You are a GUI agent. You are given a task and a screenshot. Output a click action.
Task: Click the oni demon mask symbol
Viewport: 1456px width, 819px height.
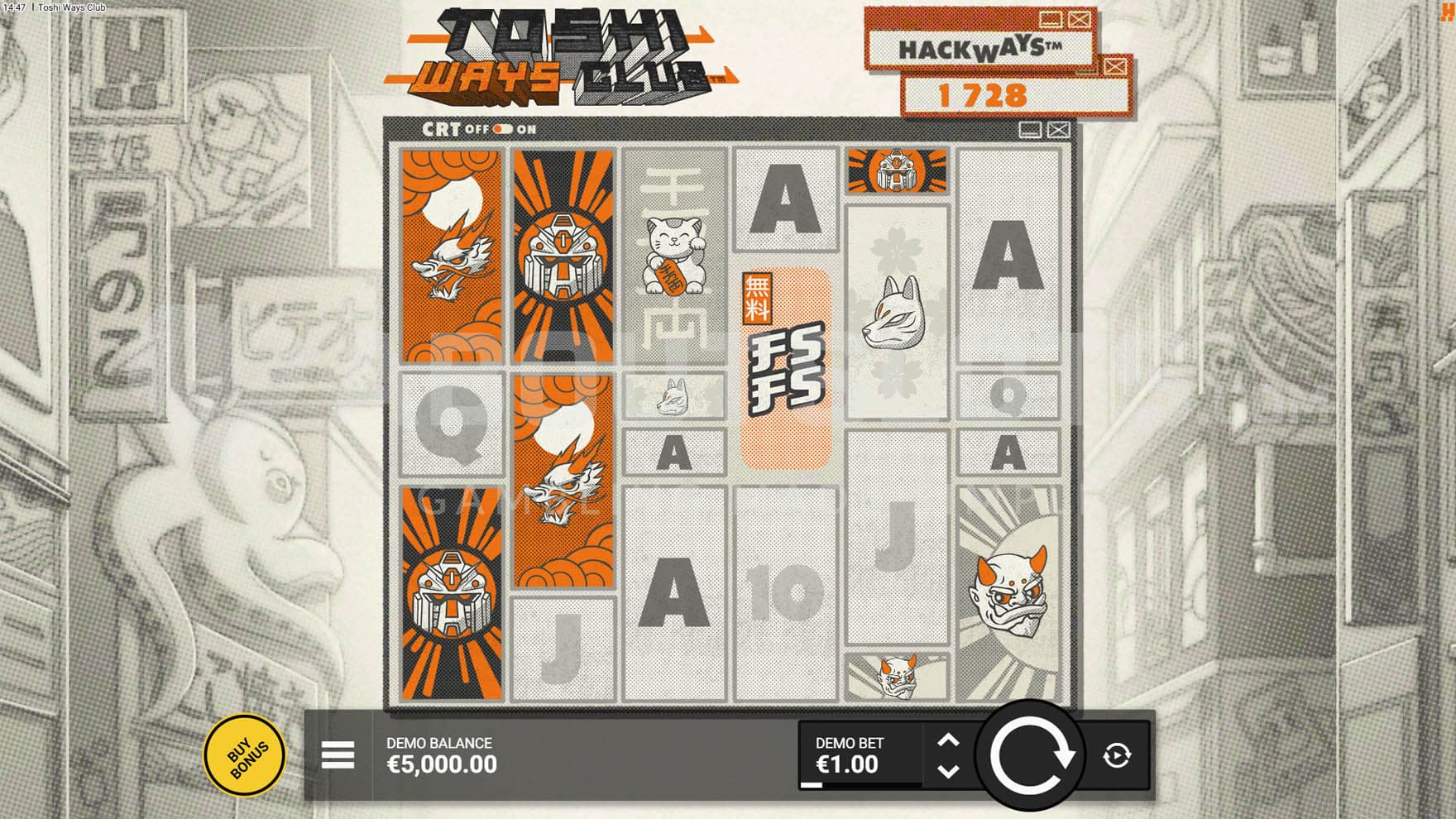tap(1011, 589)
